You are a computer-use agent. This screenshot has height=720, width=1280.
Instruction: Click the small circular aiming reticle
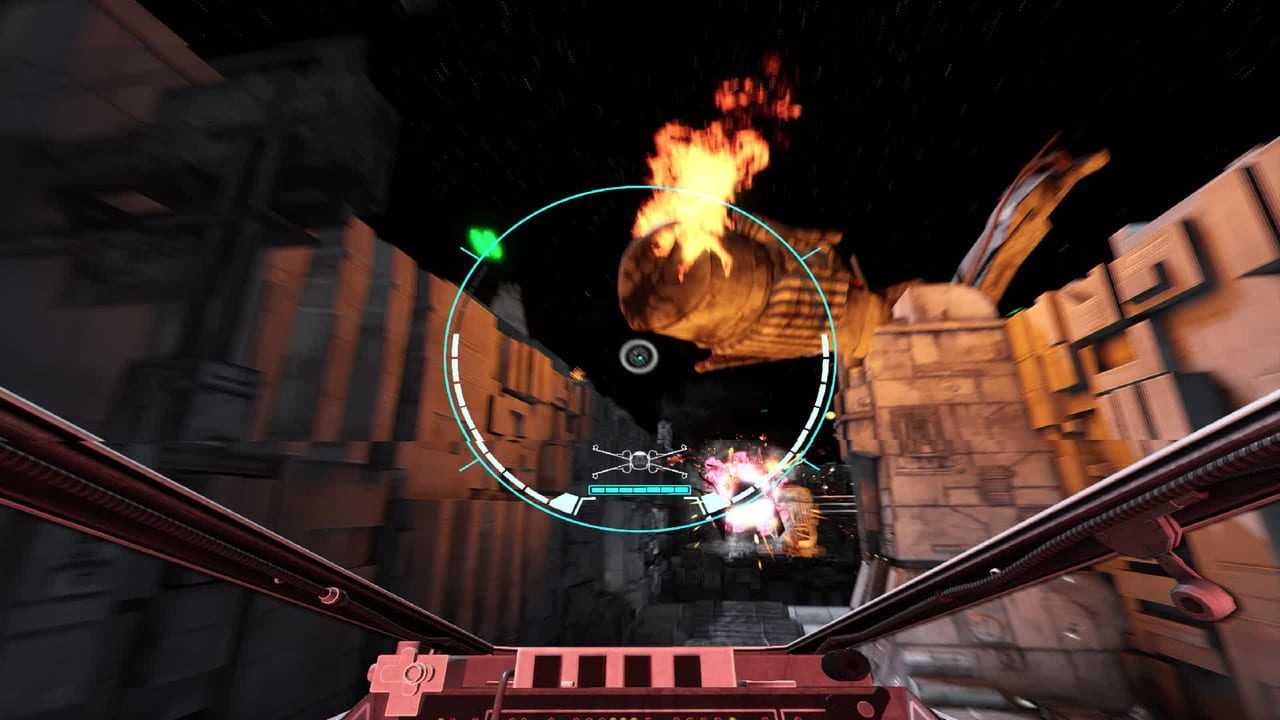[638, 356]
